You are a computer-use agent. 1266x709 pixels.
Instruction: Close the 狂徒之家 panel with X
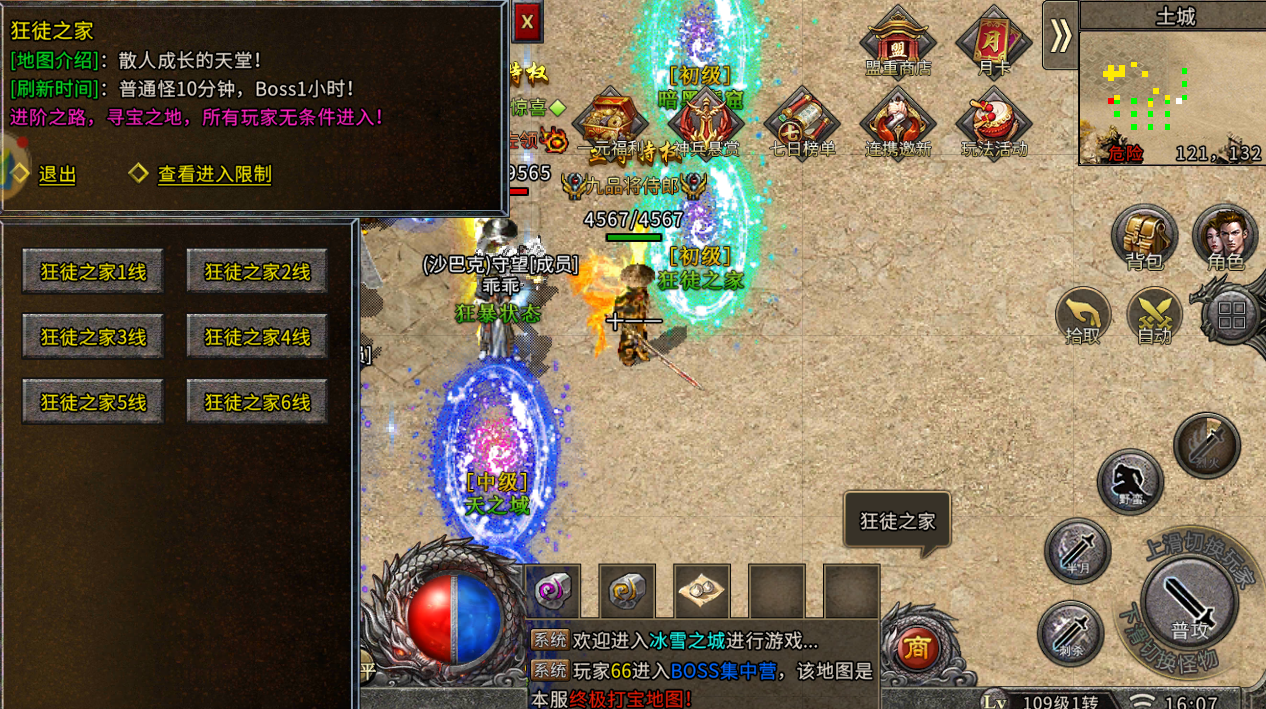[x=527, y=21]
